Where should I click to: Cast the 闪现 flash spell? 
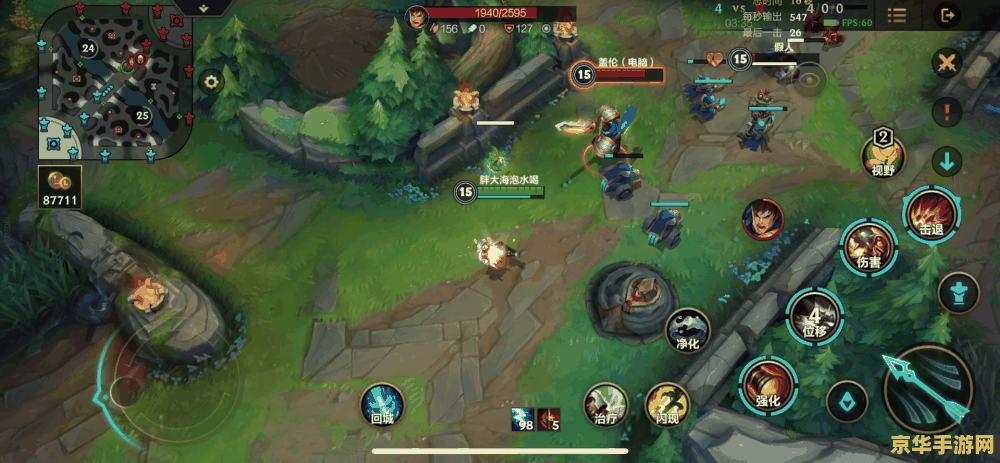coord(666,405)
